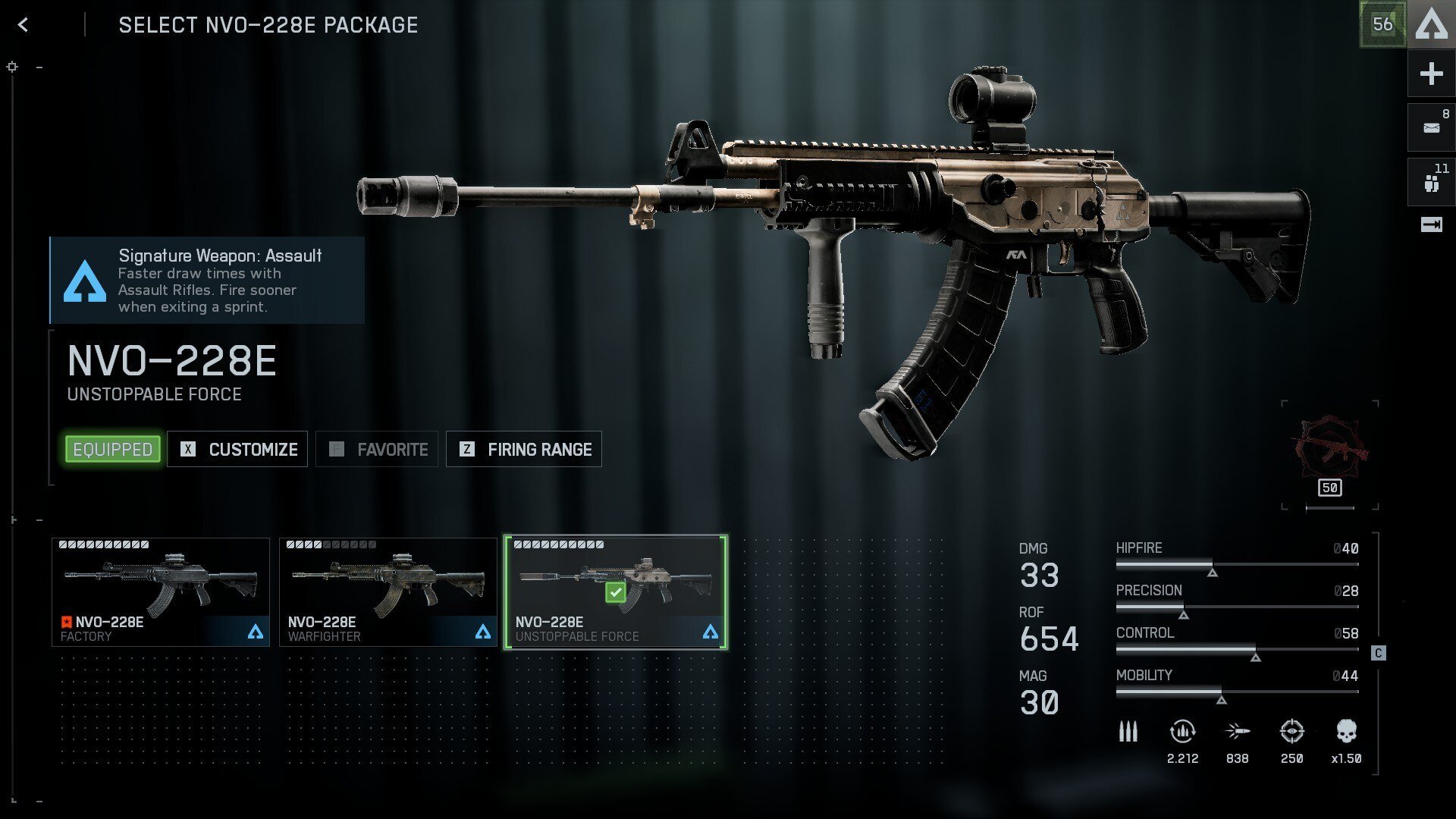Screen dimensions: 1456x819
Task: Go back with the top-left arrow
Action: pyautogui.click(x=23, y=25)
